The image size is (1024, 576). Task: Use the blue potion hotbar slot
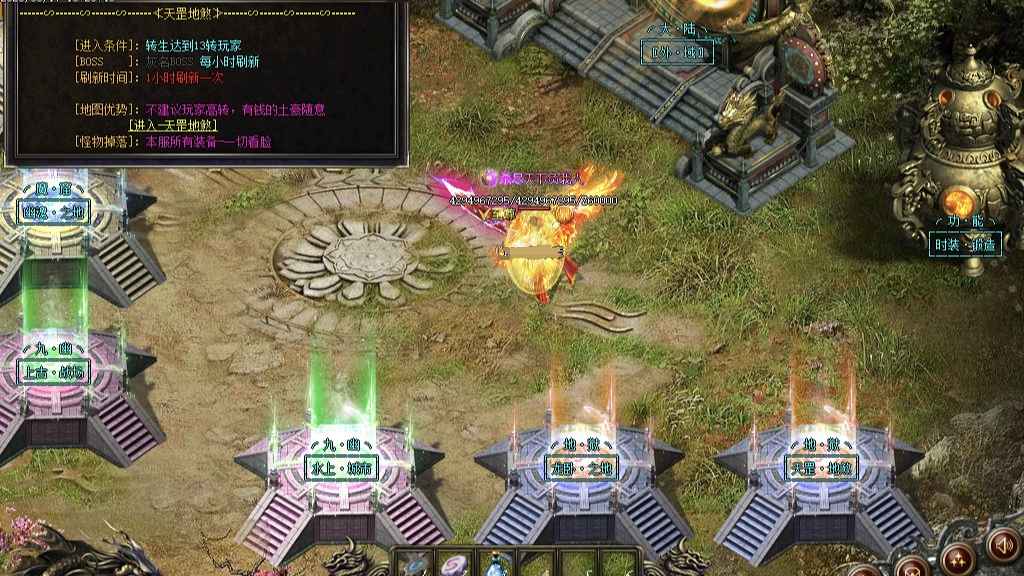(x=496, y=566)
